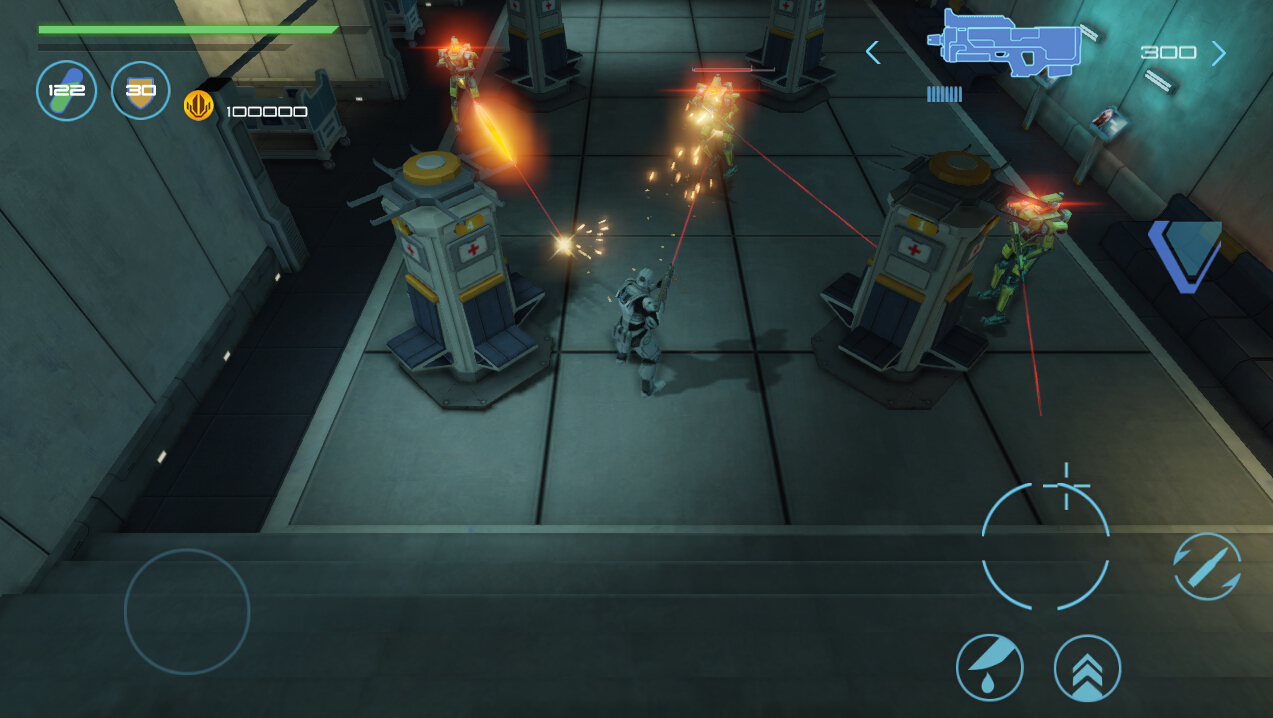1273x718 pixels.
Task: Trigger the triple-chevron dash button
Action: [1087, 668]
